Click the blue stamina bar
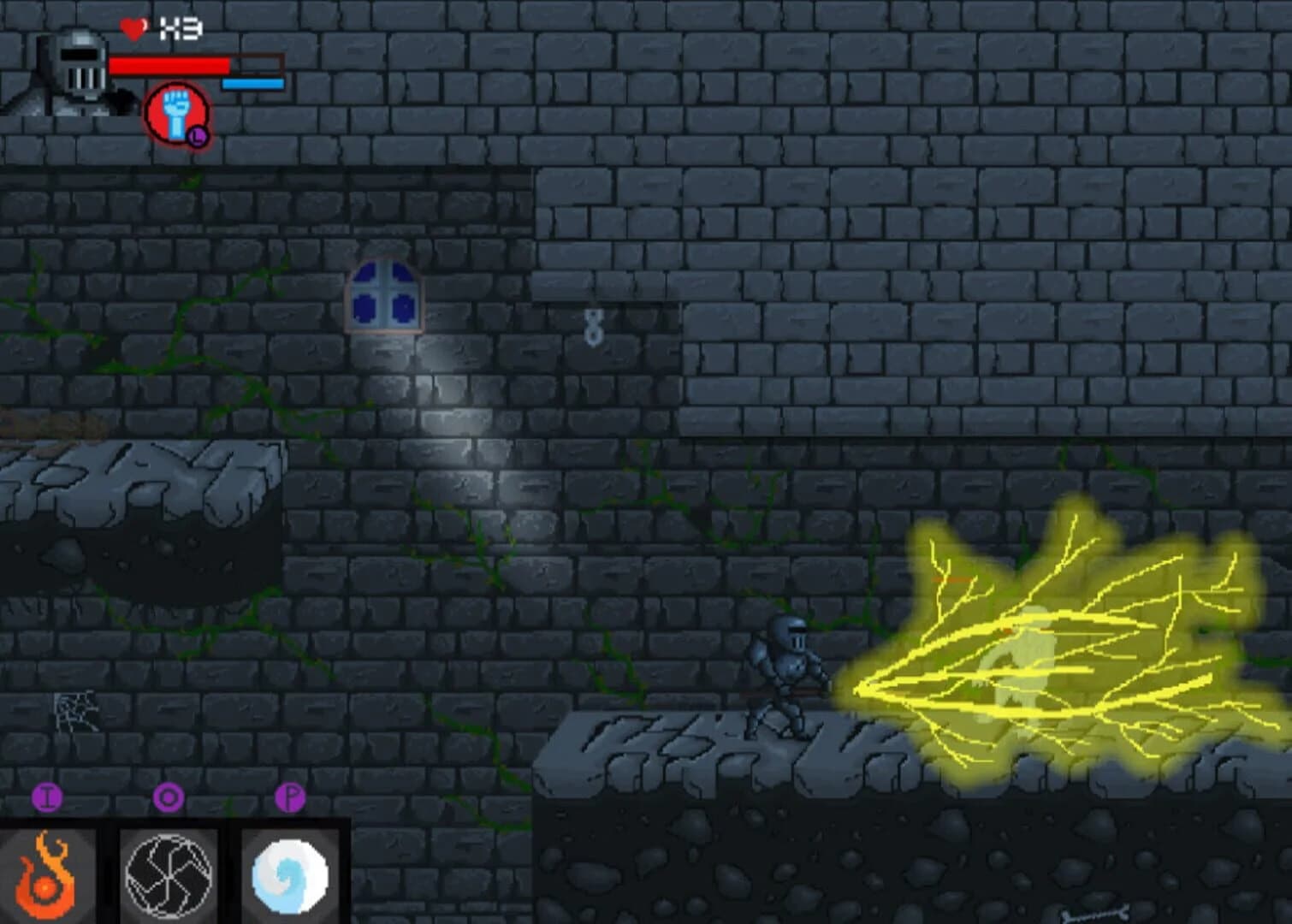 click(252, 84)
